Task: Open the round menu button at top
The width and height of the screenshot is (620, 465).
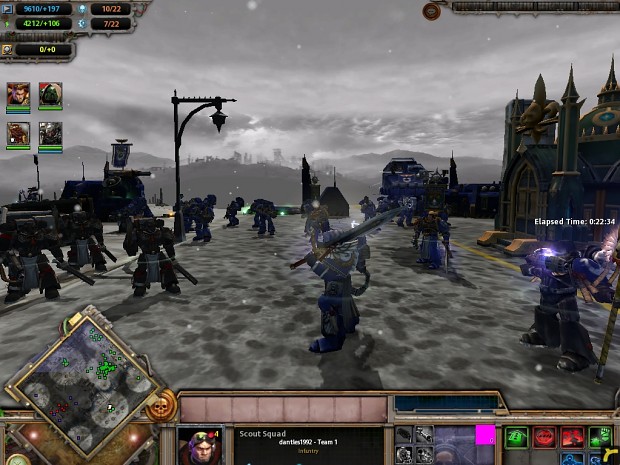Action: click(x=432, y=11)
